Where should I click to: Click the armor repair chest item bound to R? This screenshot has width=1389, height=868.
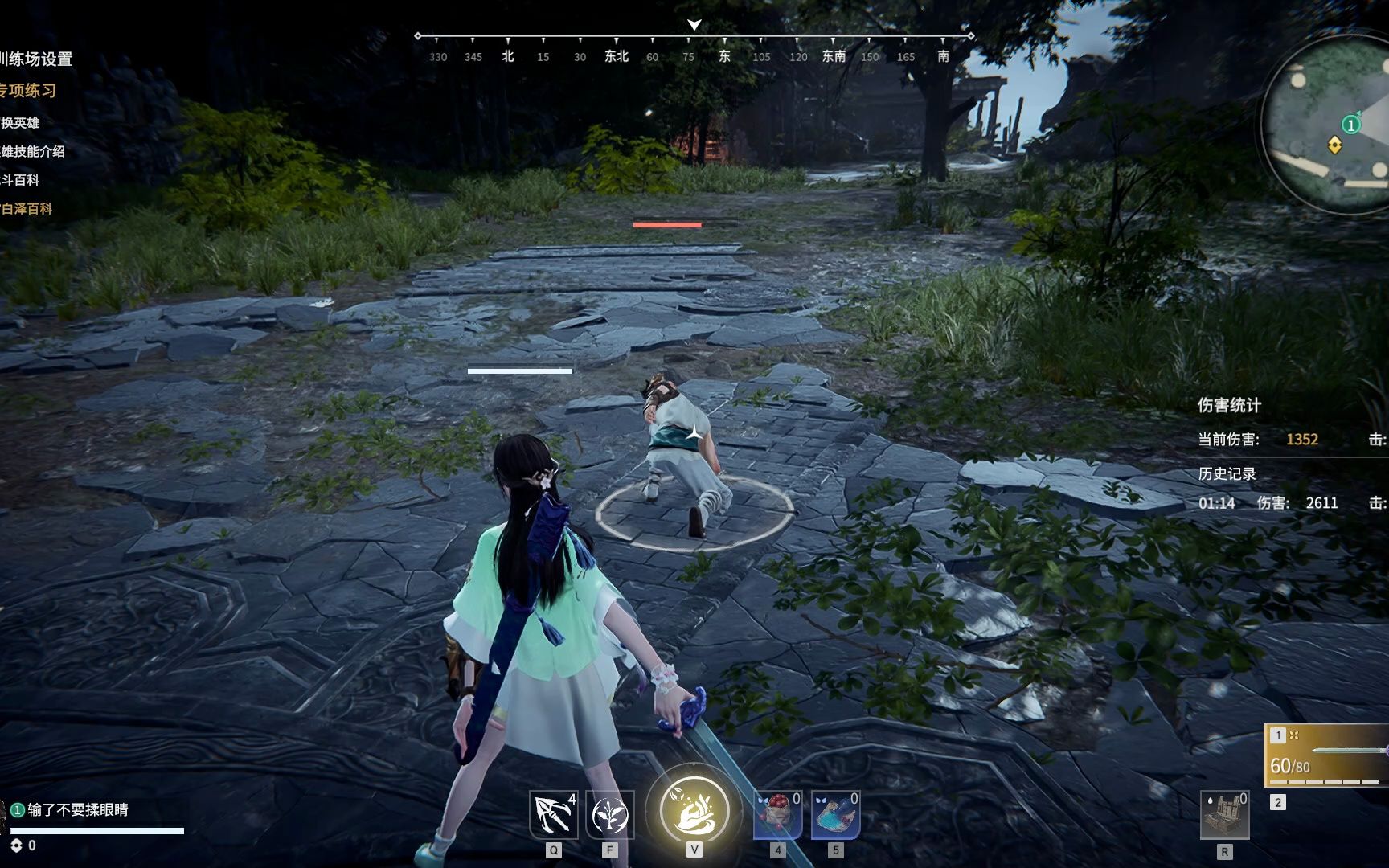point(1223,814)
